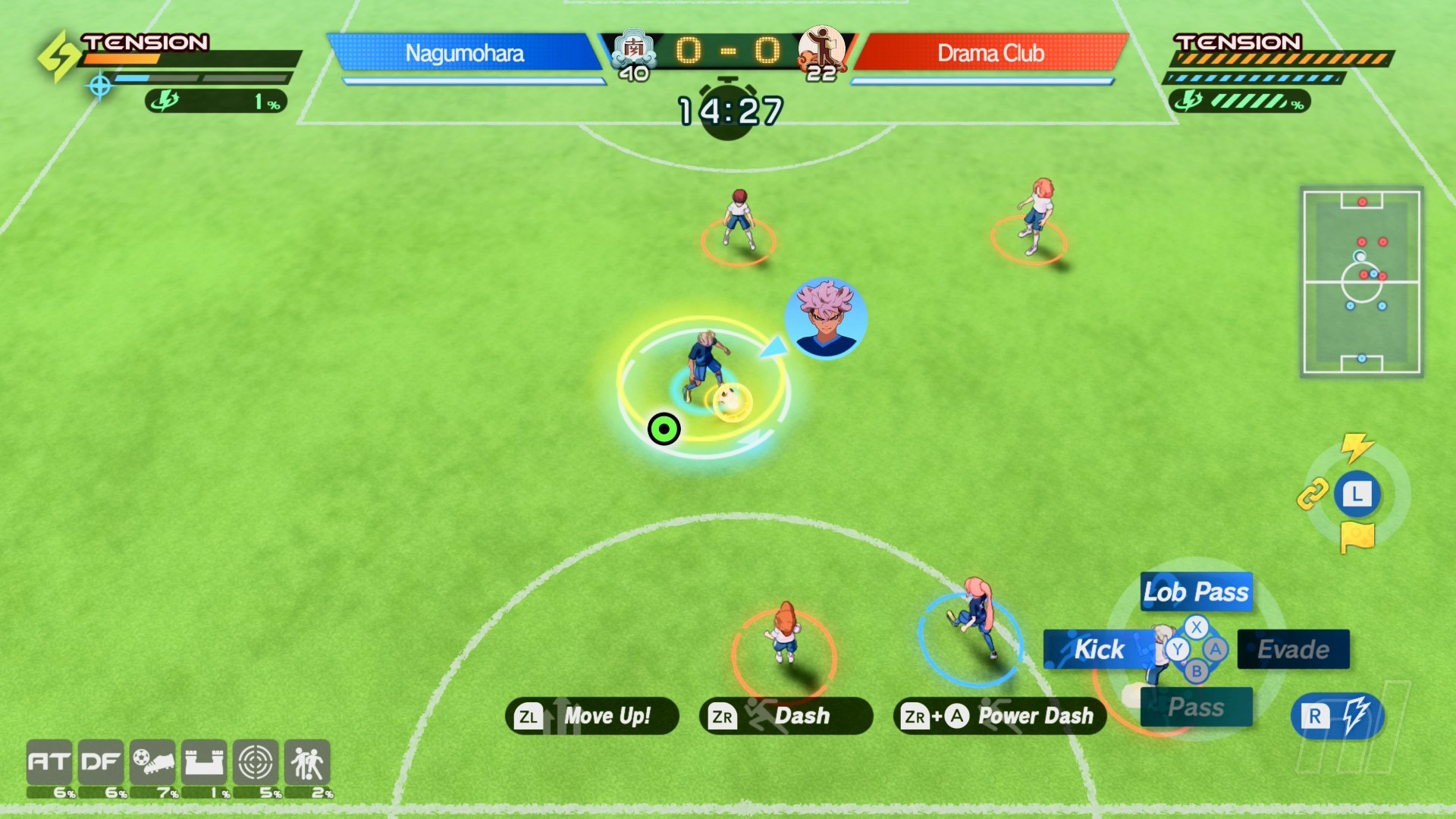This screenshot has height=819, width=1456.
Task: Choose the yellow flag command
Action: (1357, 538)
